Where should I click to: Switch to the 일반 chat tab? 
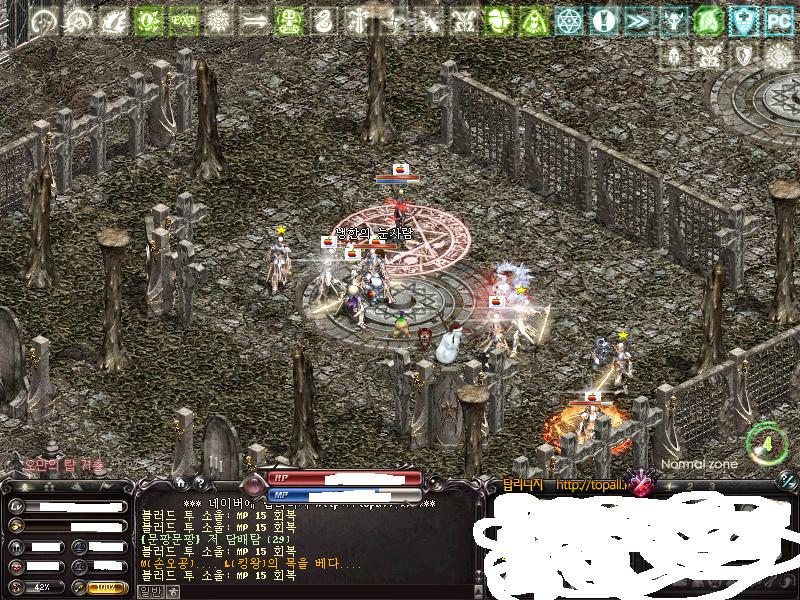tap(149, 591)
